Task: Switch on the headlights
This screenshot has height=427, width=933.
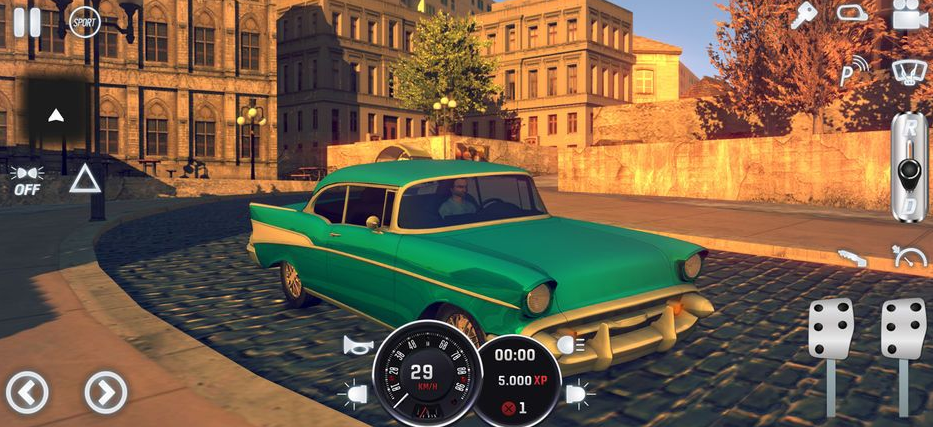Action: coord(571,345)
